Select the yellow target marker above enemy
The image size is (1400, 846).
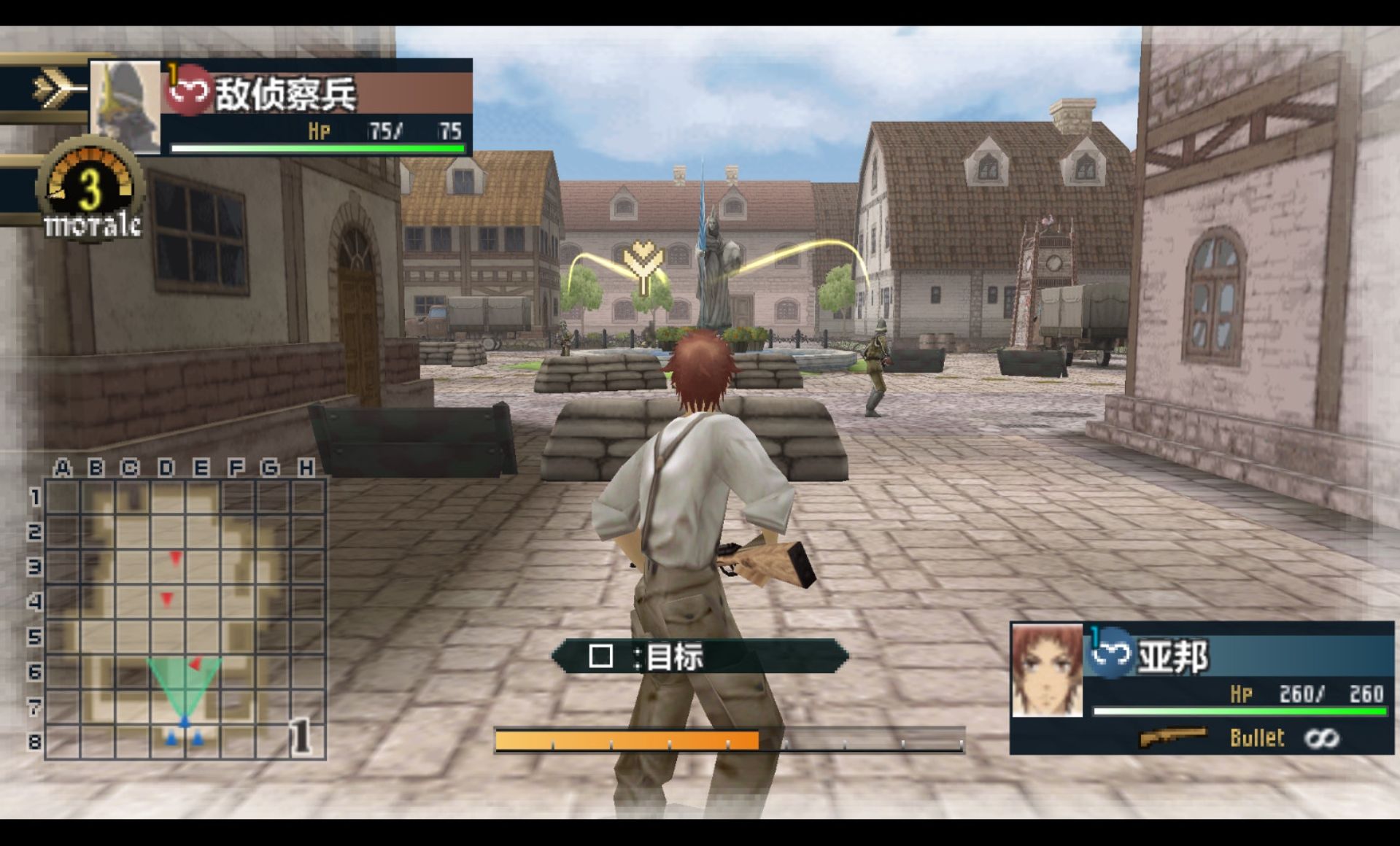coord(643,266)
